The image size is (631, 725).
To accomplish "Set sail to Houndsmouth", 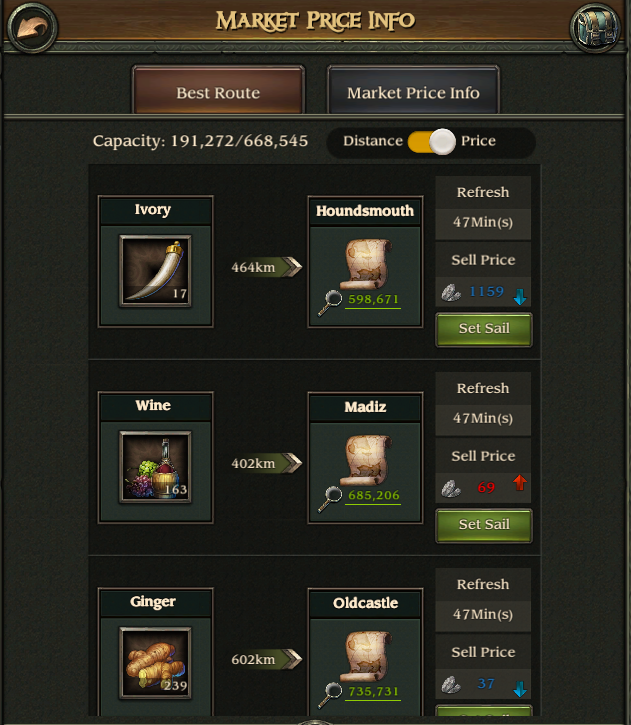I will pos(484,329).
